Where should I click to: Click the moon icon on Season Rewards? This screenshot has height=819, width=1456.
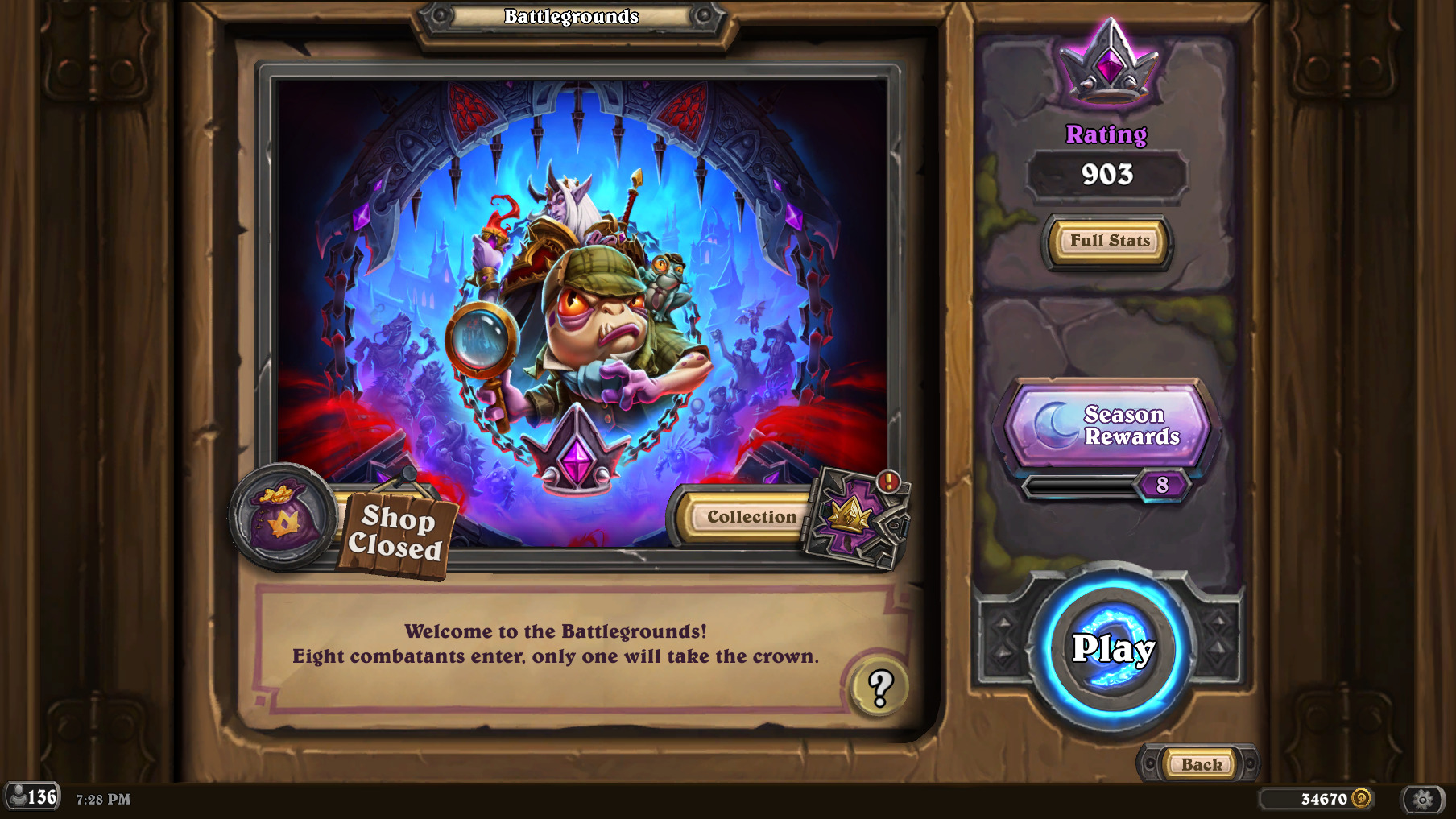coord(1056,424)
